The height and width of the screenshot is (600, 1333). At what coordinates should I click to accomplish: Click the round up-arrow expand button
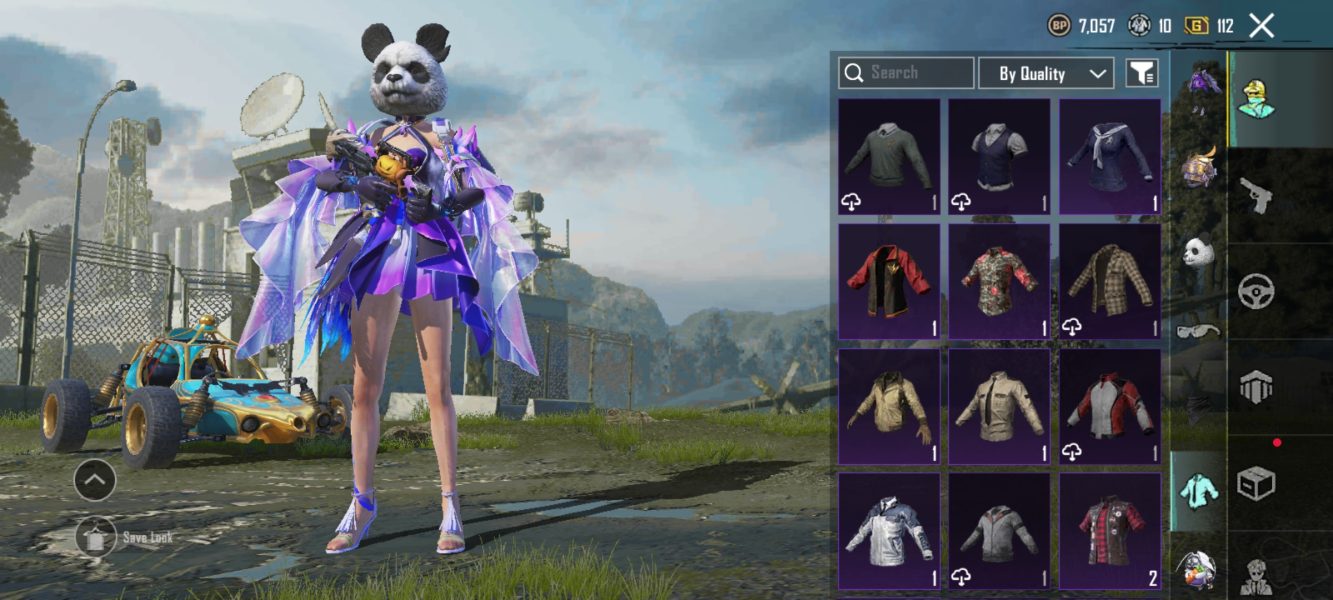(x=95, y=481)
